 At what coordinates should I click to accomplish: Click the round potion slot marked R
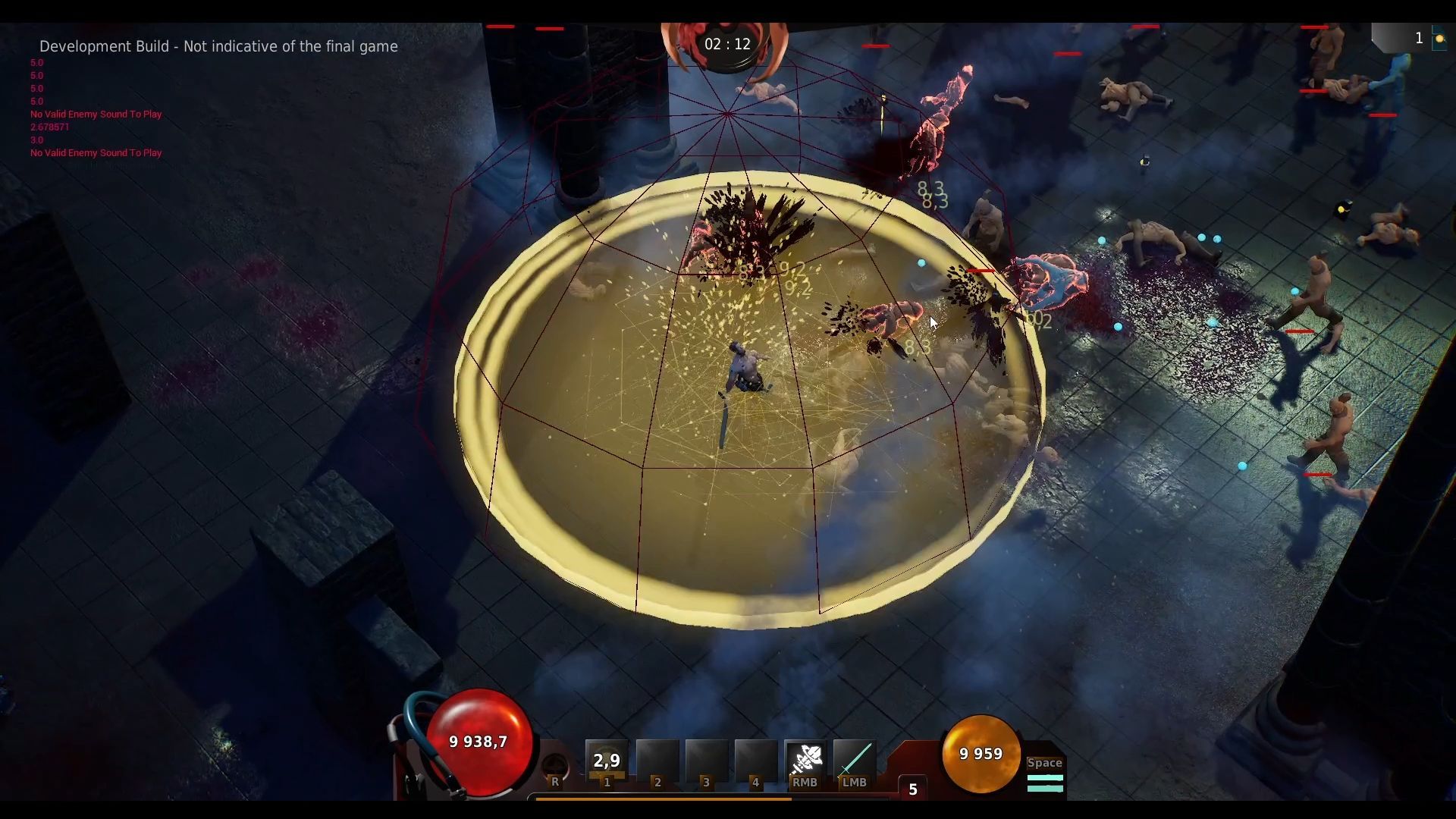tap(556, 767)
